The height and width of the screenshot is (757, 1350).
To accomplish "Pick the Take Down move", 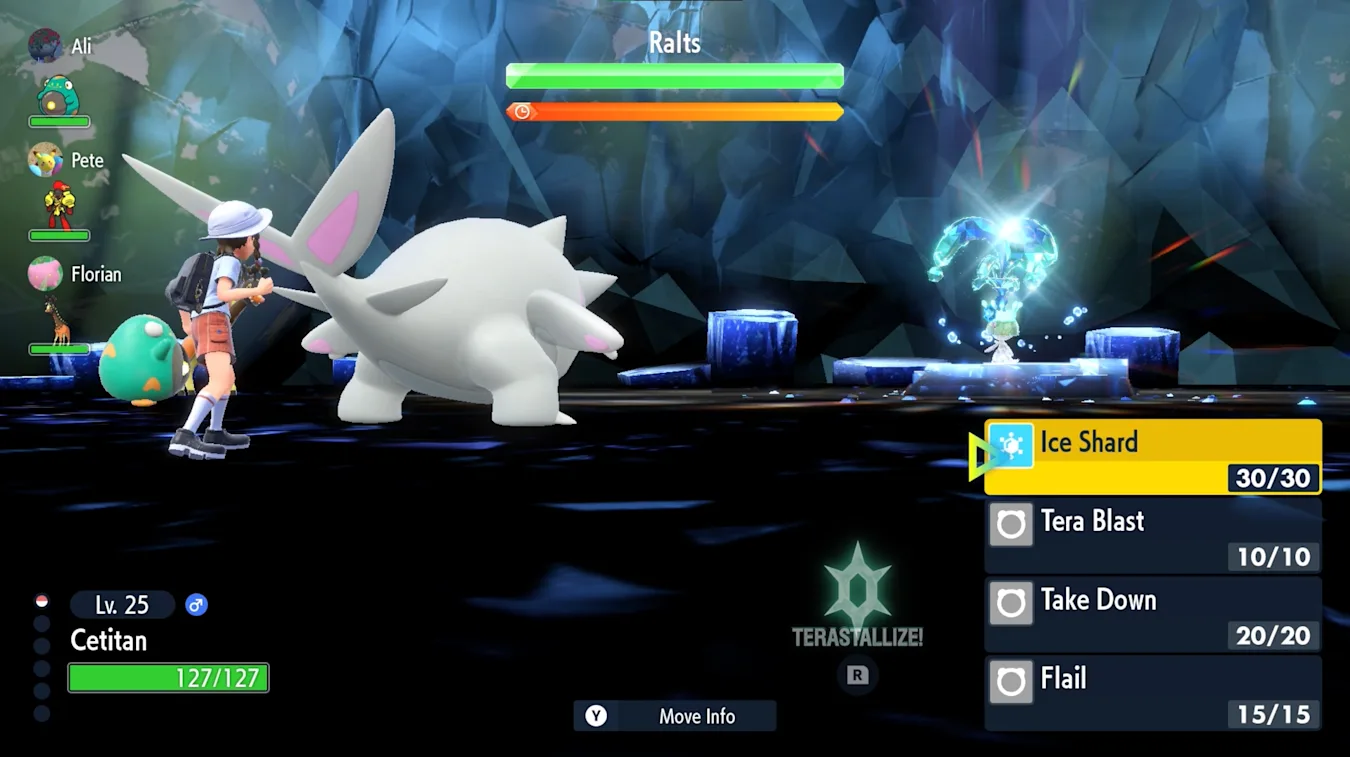I will pos(1152,614).
